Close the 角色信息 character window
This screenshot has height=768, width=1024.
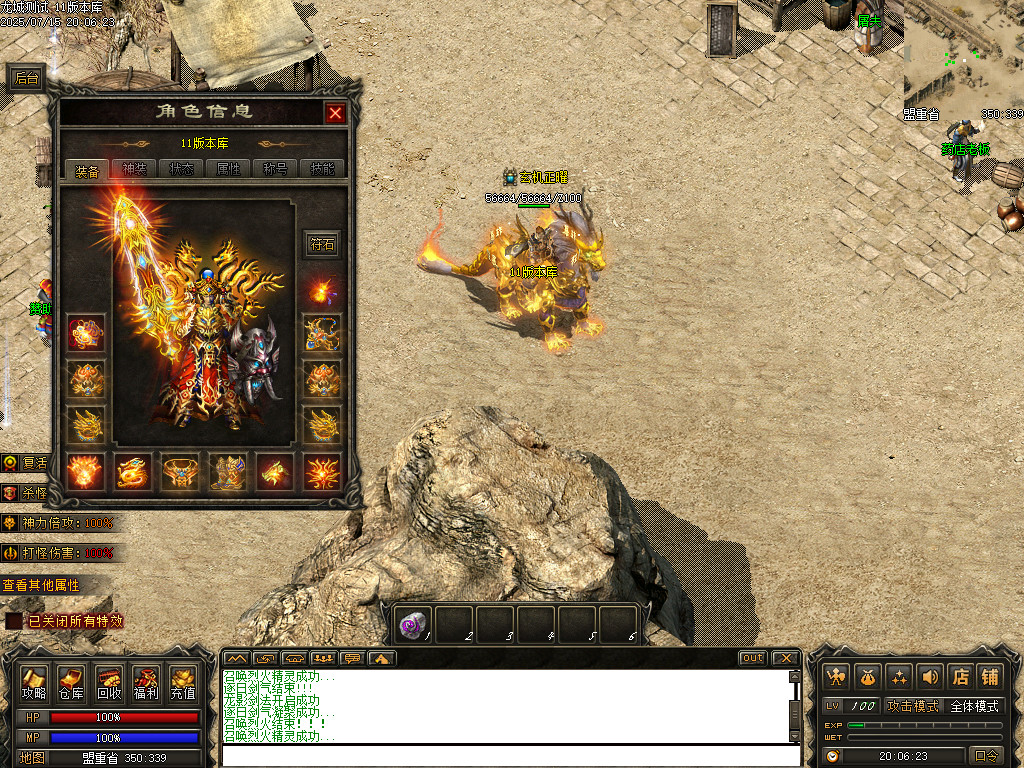tap(335, 113)
